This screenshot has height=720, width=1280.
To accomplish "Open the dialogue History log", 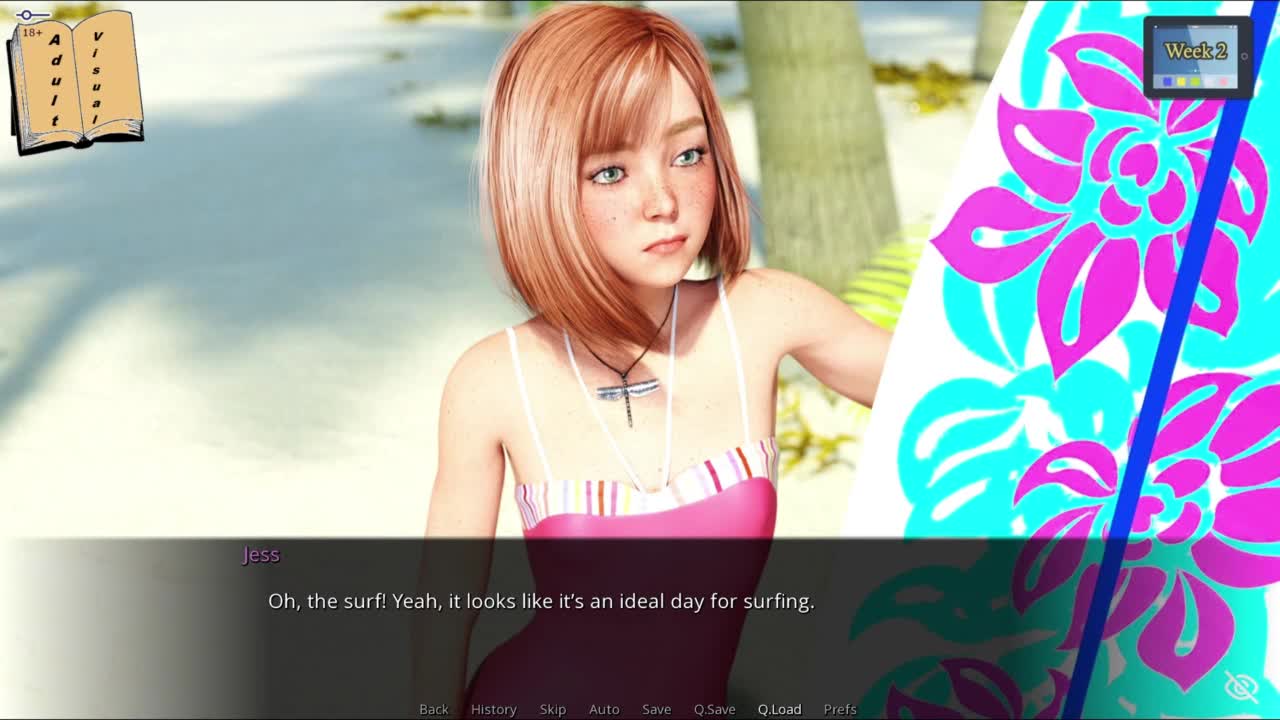I will pyautogui.click(x=493, y=709).
